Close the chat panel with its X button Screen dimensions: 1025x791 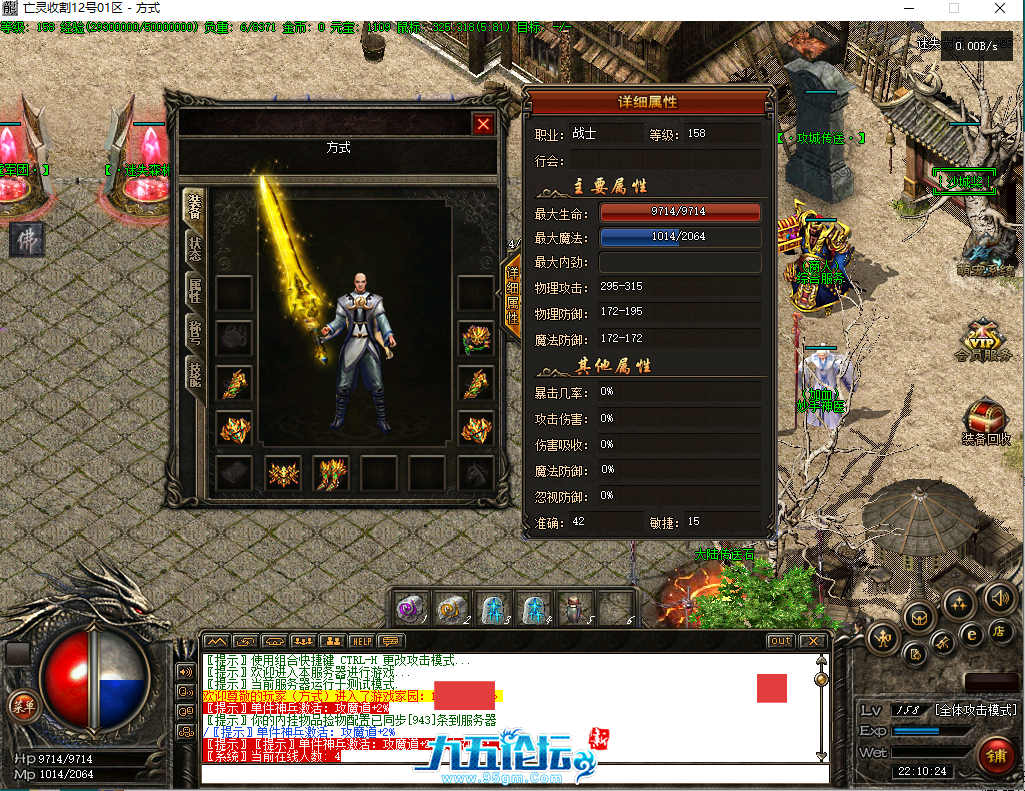coord(813,641)
